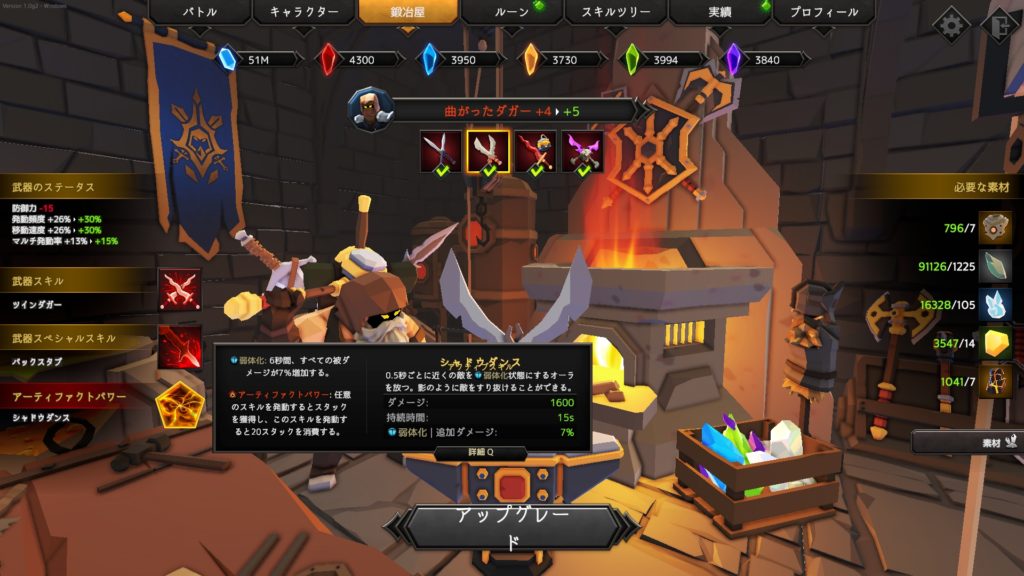Open settings via the gear icon
The height and width of the screenshot is (576, 1024).
950,25
